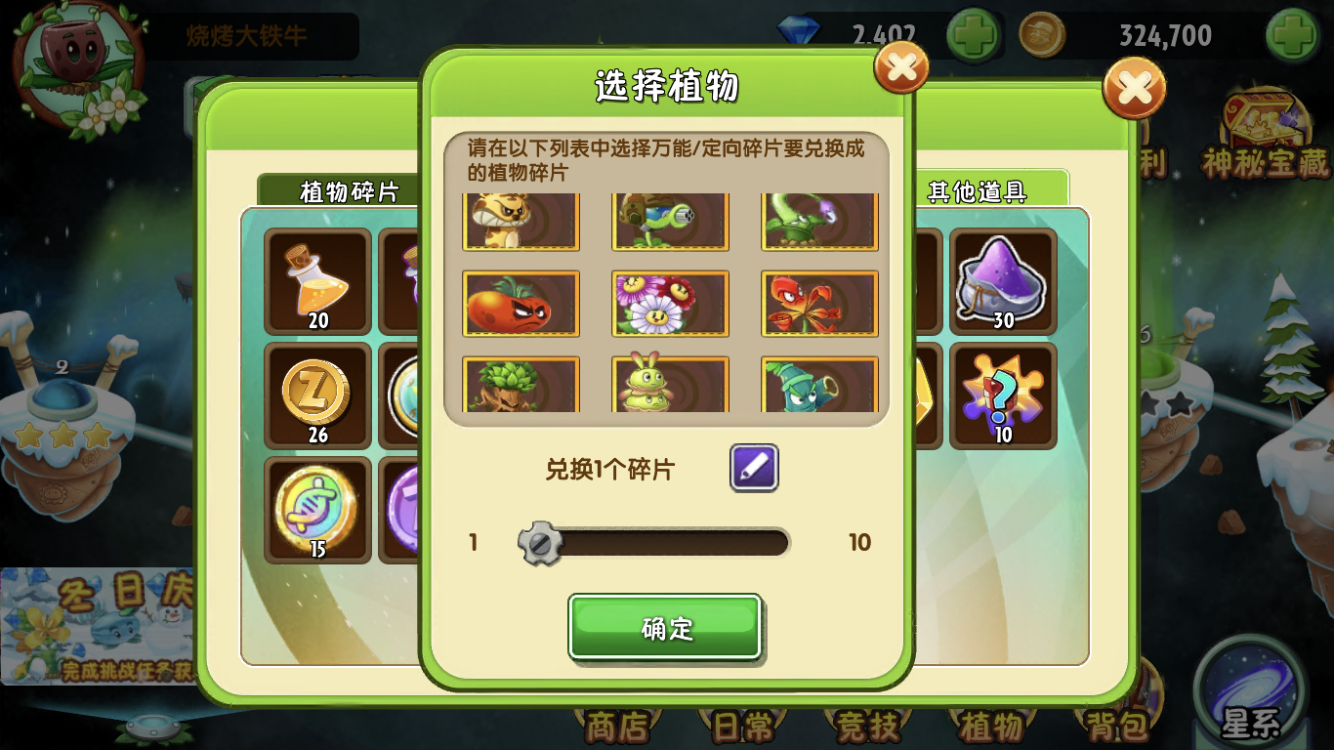Select the red stinger flower
1334x750 pixels.
coord(818,305)
